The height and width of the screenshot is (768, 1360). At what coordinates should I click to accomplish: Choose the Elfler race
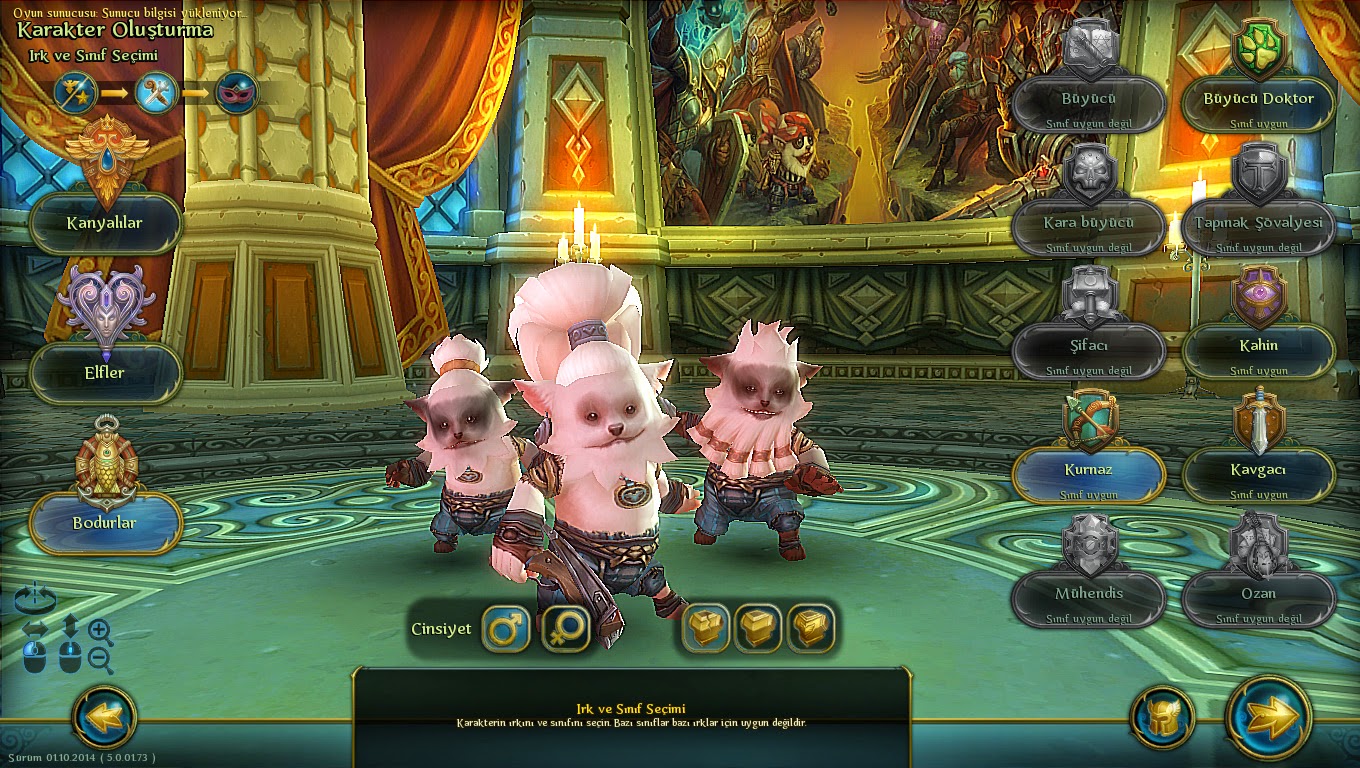[x=106, y=373]
